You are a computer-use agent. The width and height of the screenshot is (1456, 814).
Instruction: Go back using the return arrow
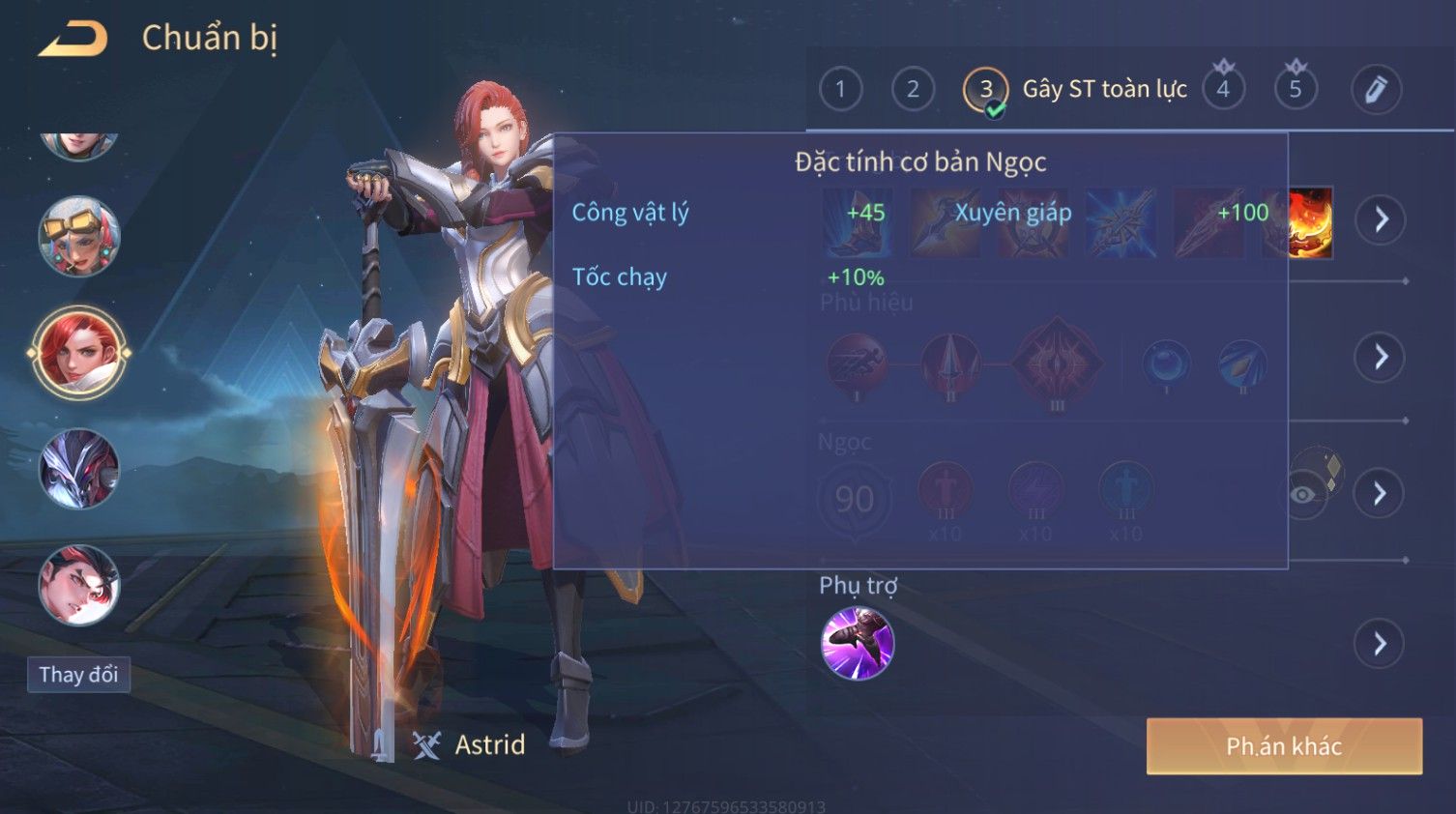73,39
